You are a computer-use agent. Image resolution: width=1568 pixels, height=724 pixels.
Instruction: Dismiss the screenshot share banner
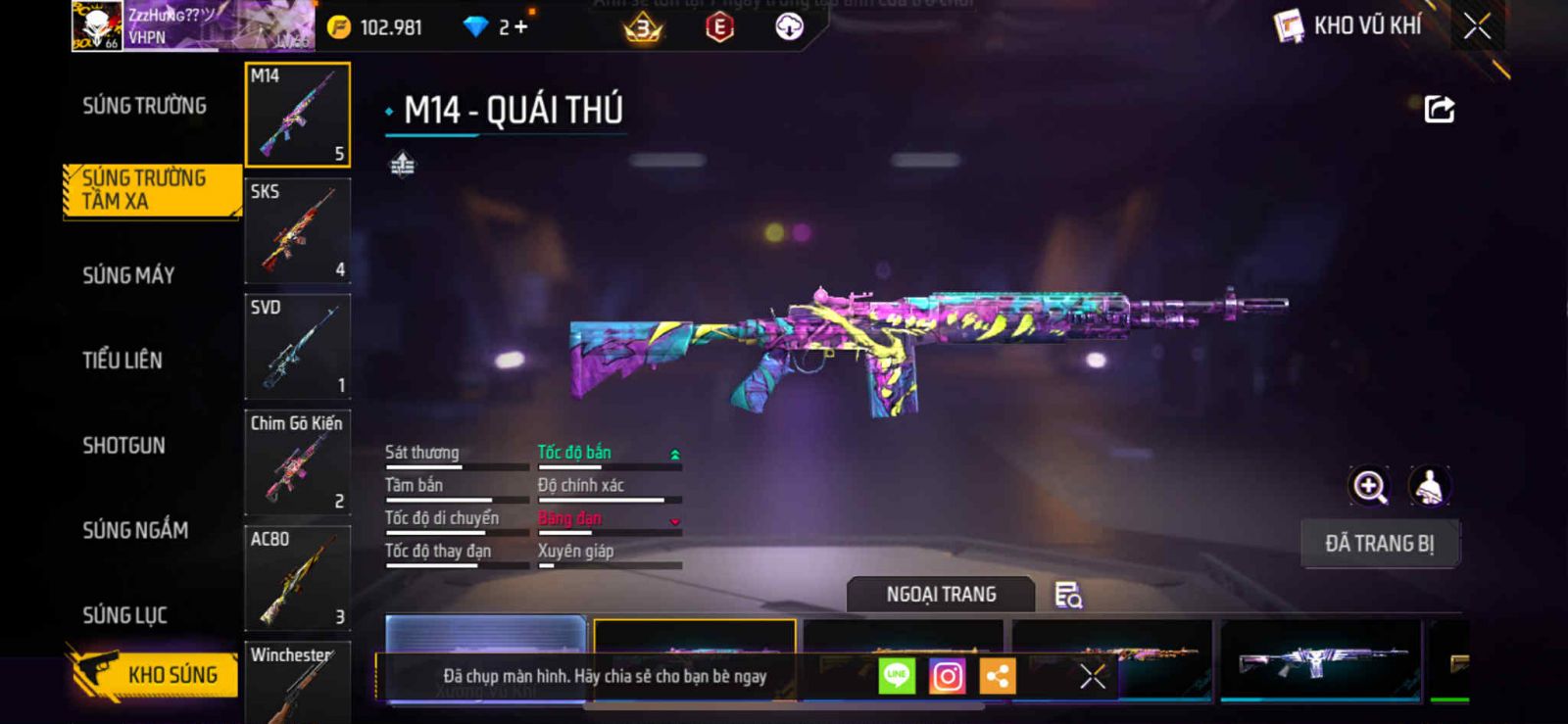pyautogui.click(x=1092, y=676)
